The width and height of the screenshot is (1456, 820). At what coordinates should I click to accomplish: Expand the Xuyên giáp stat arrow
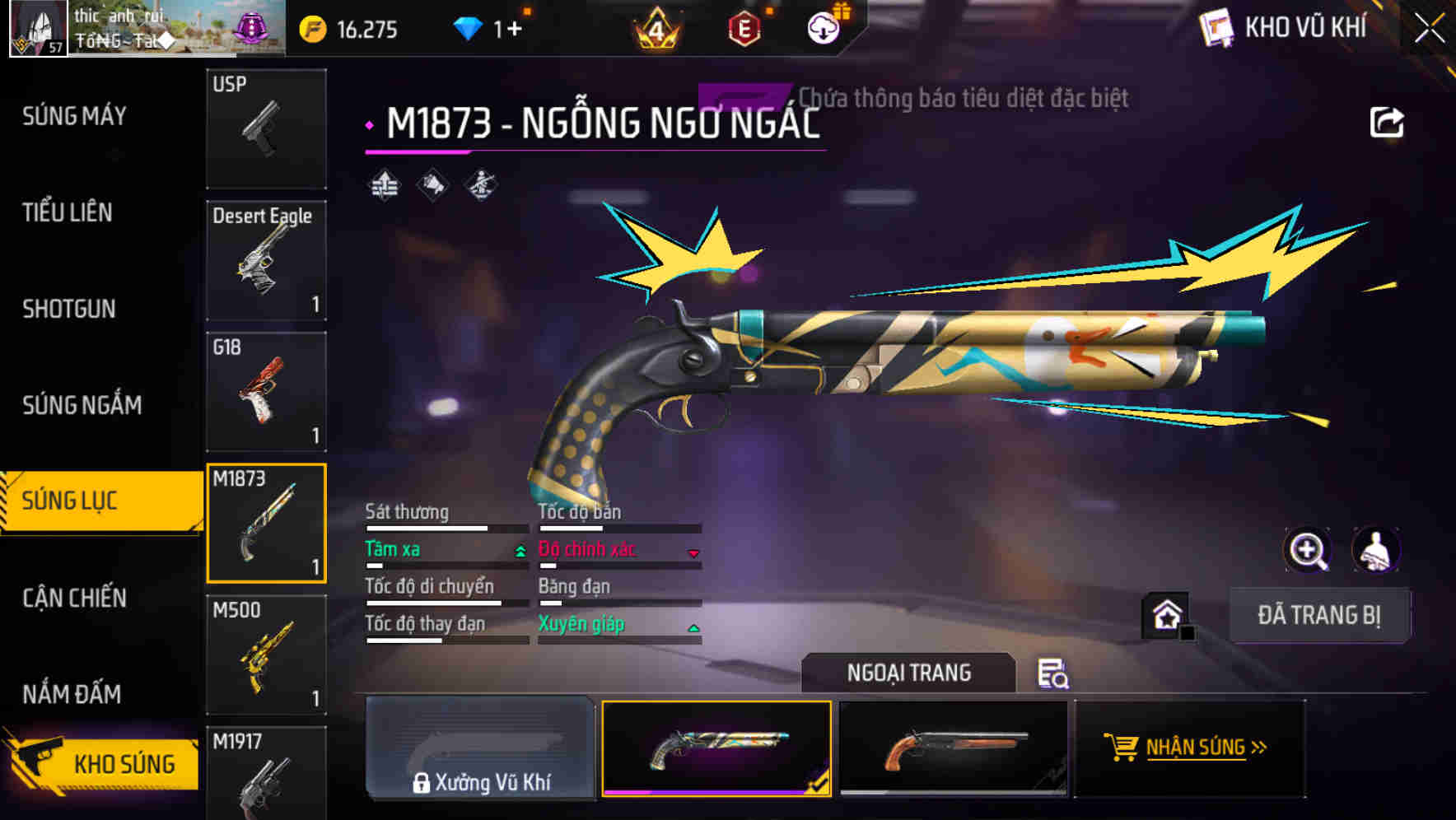coord(694,627)
